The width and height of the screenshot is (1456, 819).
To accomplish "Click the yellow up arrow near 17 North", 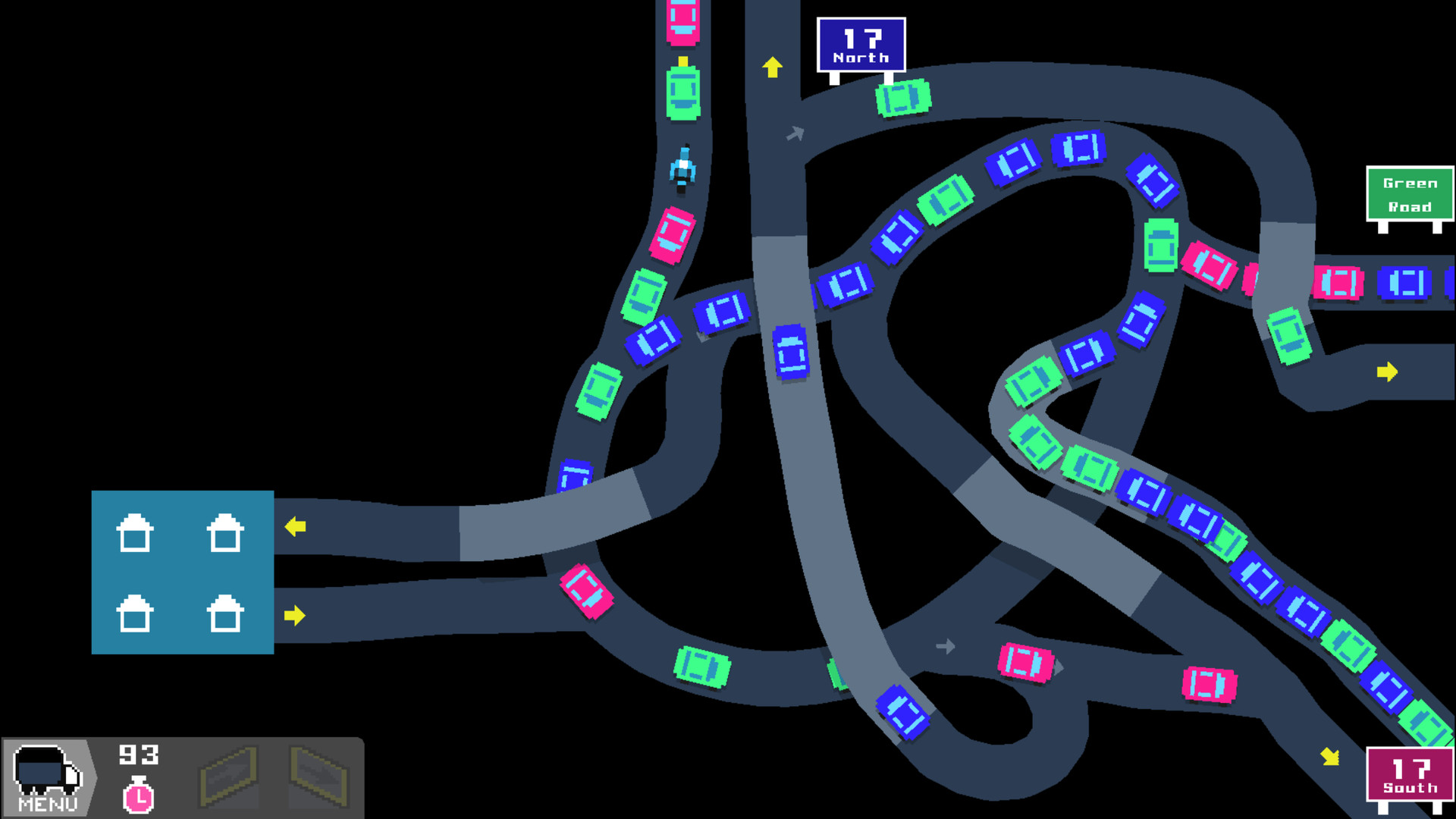I will pos(772,67).
